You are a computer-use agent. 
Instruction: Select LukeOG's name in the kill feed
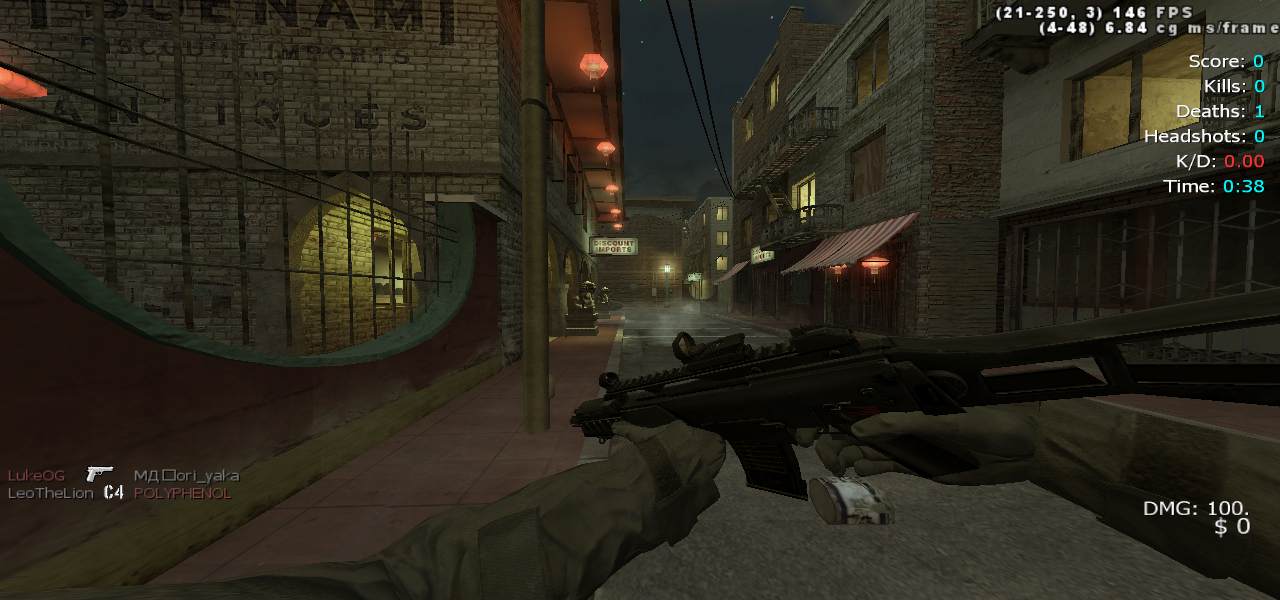tap(36, 475)
